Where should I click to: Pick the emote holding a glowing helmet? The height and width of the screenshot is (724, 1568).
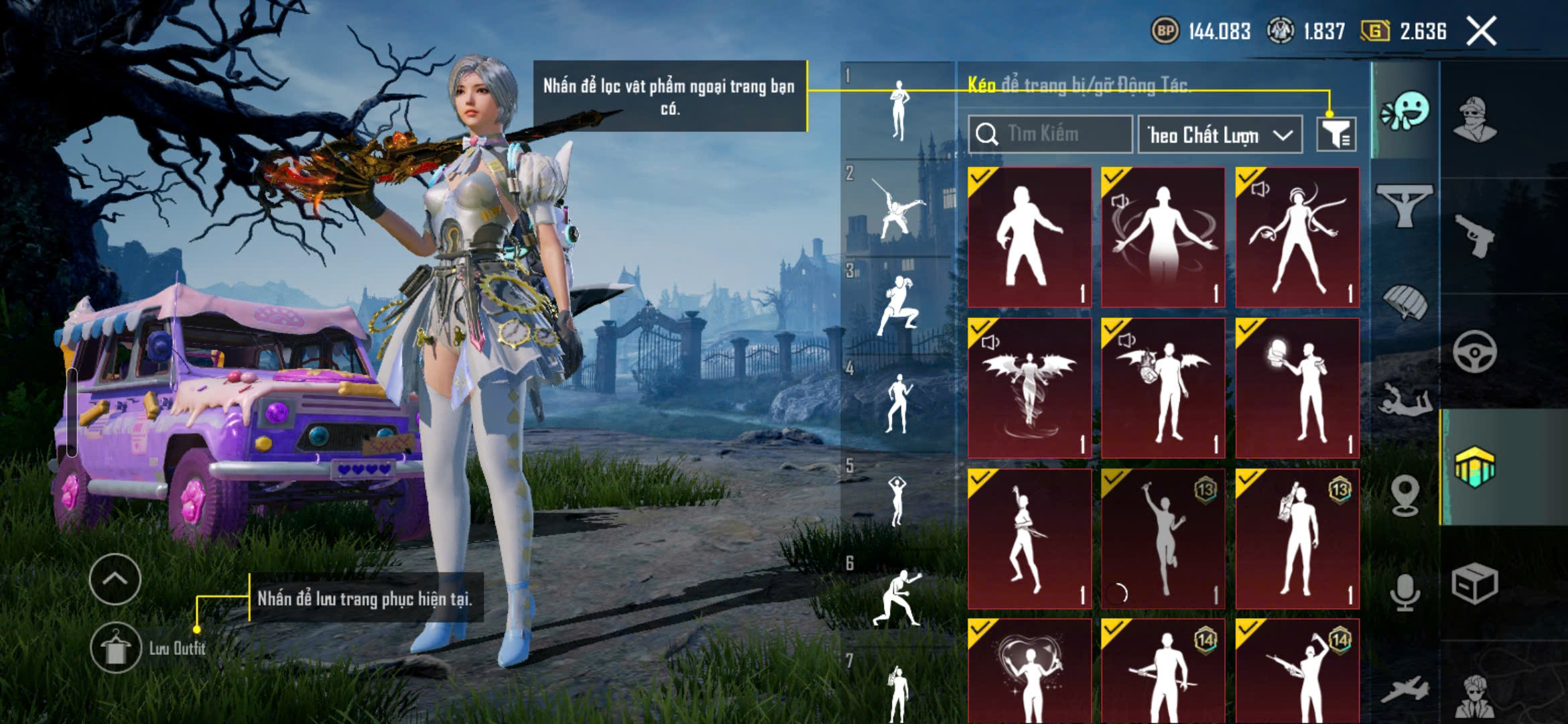click(x=1297, y=389)
